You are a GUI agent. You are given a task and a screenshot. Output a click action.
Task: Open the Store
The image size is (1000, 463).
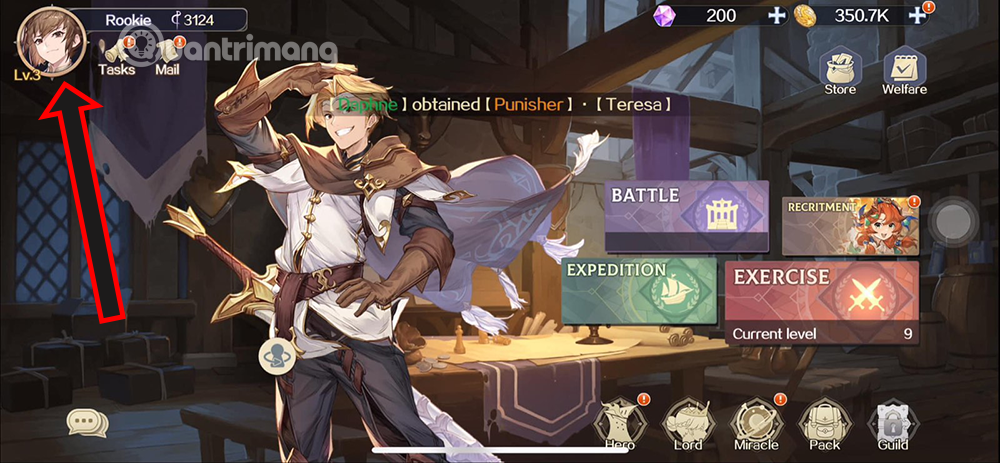[x=840, y=71]
